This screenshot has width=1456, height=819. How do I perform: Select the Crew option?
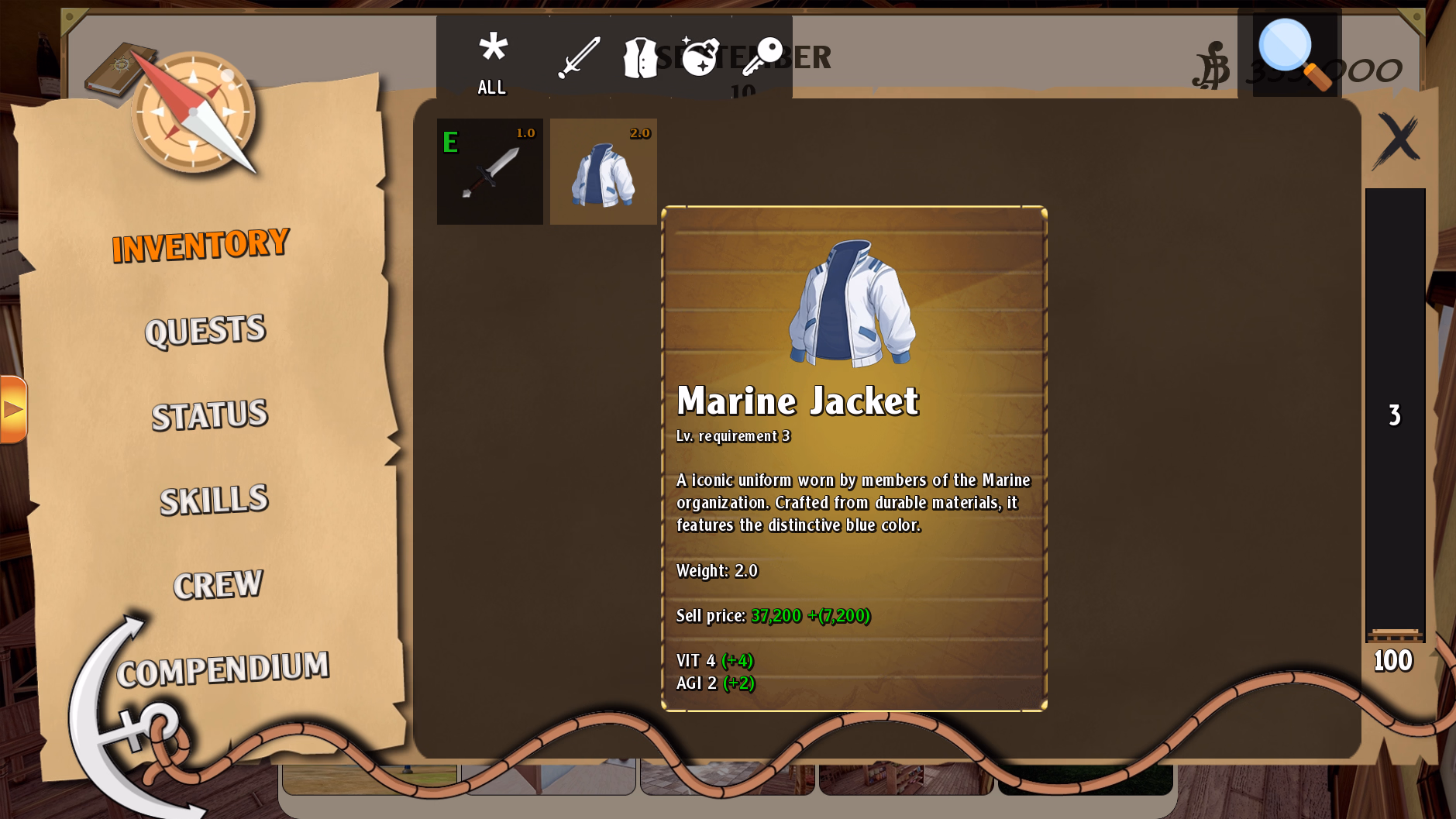[218, 583]
